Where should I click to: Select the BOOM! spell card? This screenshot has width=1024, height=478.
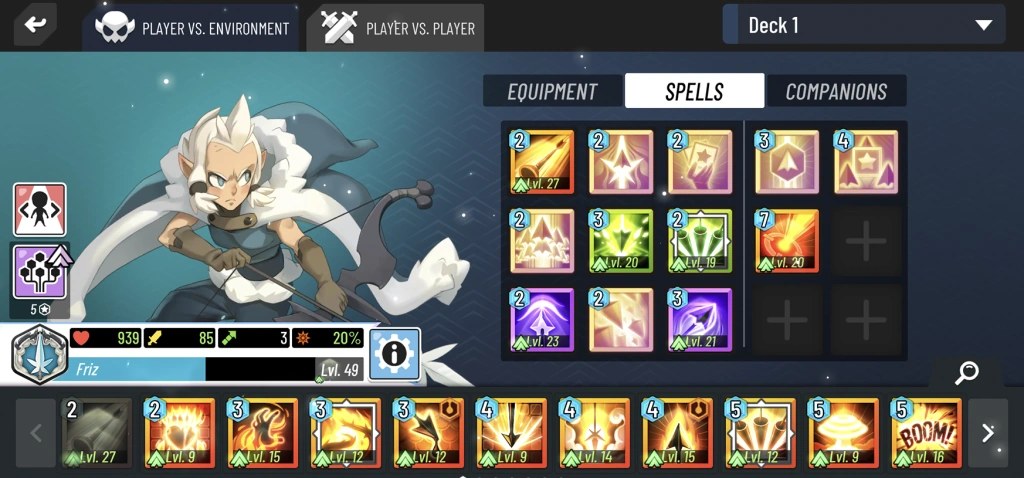(927, 433)
